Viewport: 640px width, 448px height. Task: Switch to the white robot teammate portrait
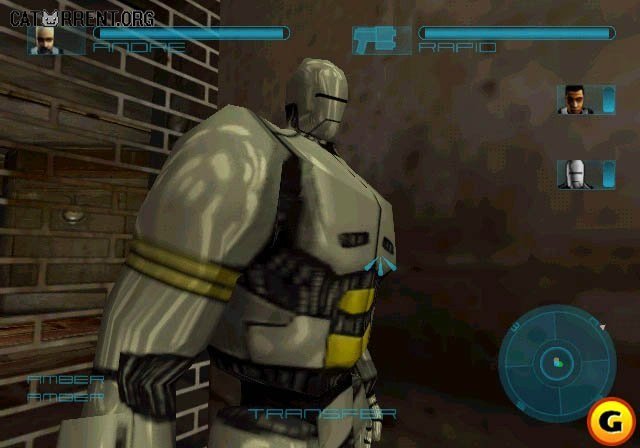573,174
